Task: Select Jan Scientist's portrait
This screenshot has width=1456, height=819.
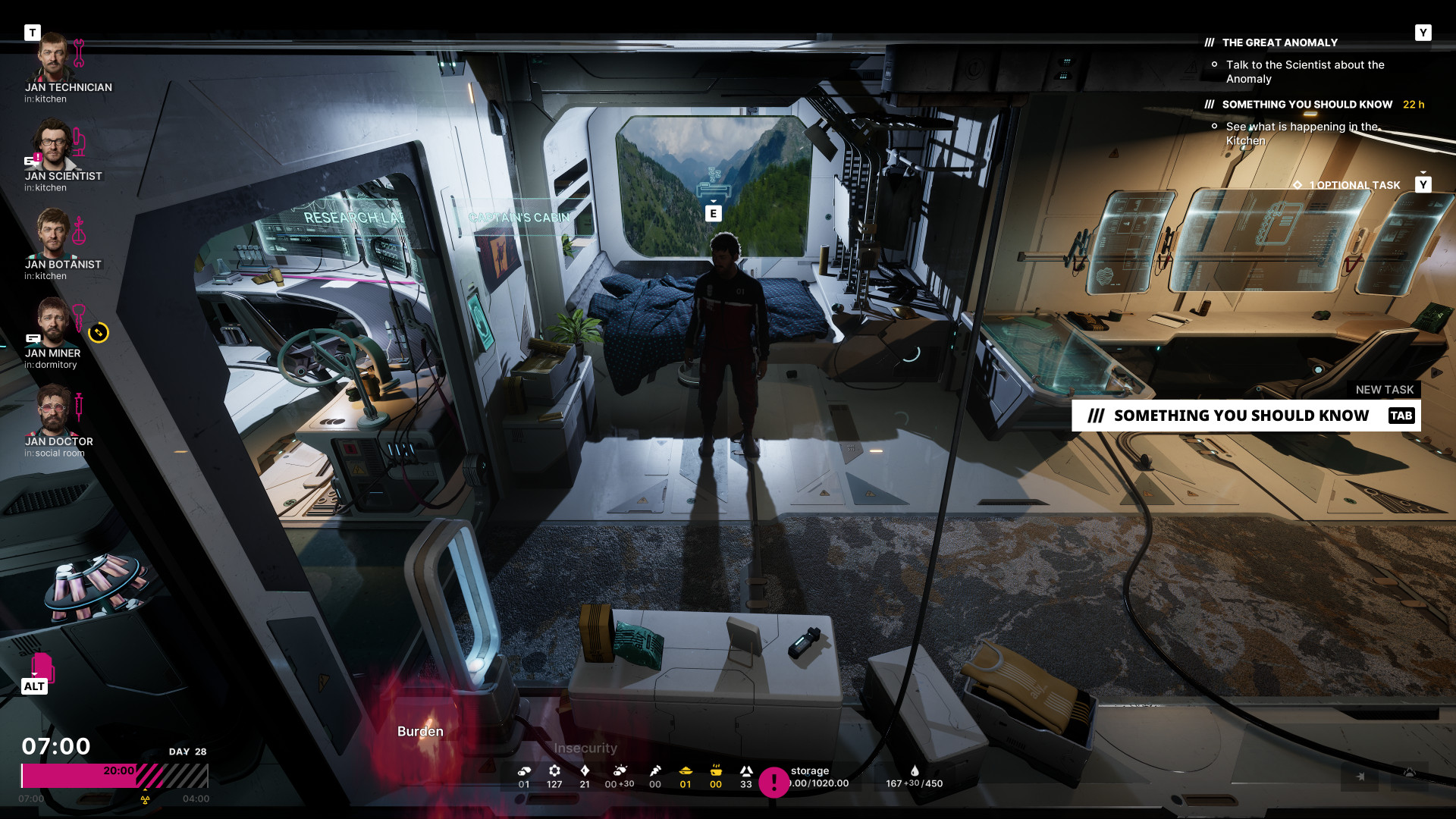Action: pos(53,146)
